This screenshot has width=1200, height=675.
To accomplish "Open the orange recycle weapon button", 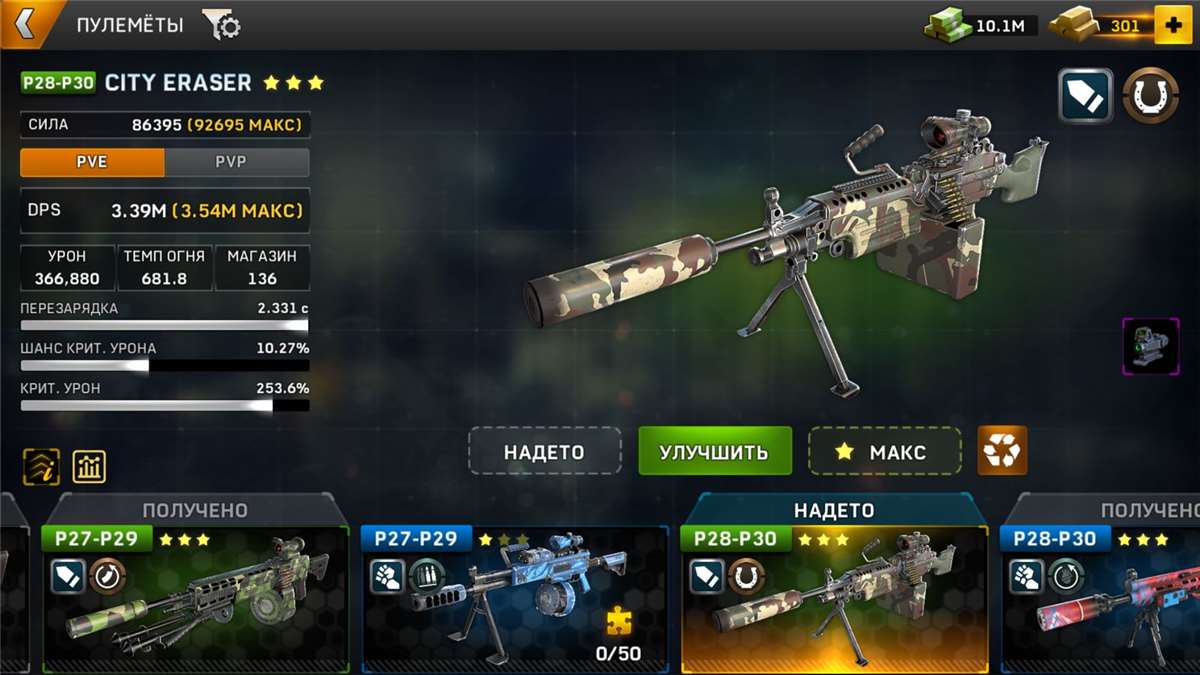I will [x=1002, y=451].
